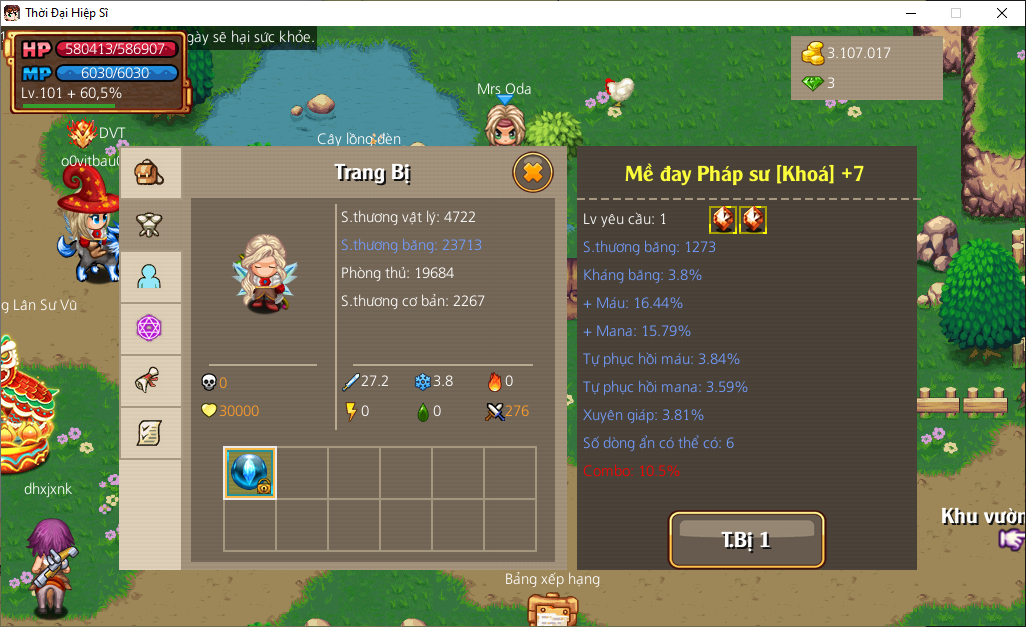Click the green gem currency icon
The width and height of the screenshot is (1026, 627).
(x=813, y=83)
